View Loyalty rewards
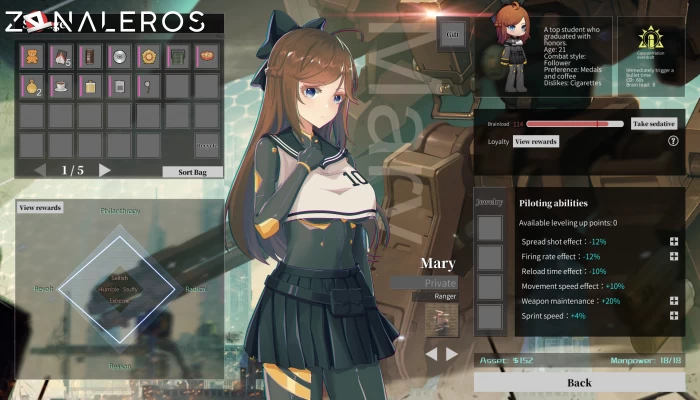700x400 pixels. (536, 142)
